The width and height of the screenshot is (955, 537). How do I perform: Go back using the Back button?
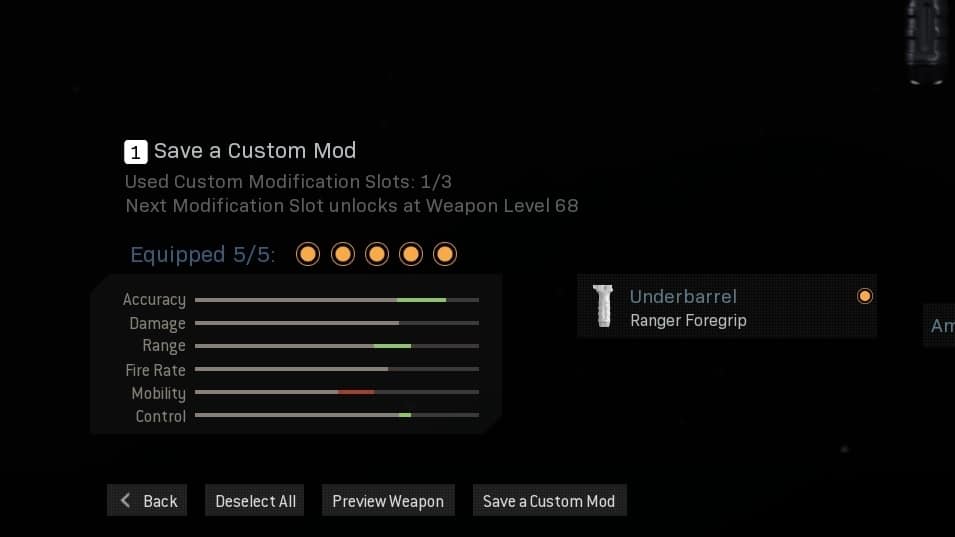tap(147, 501)
